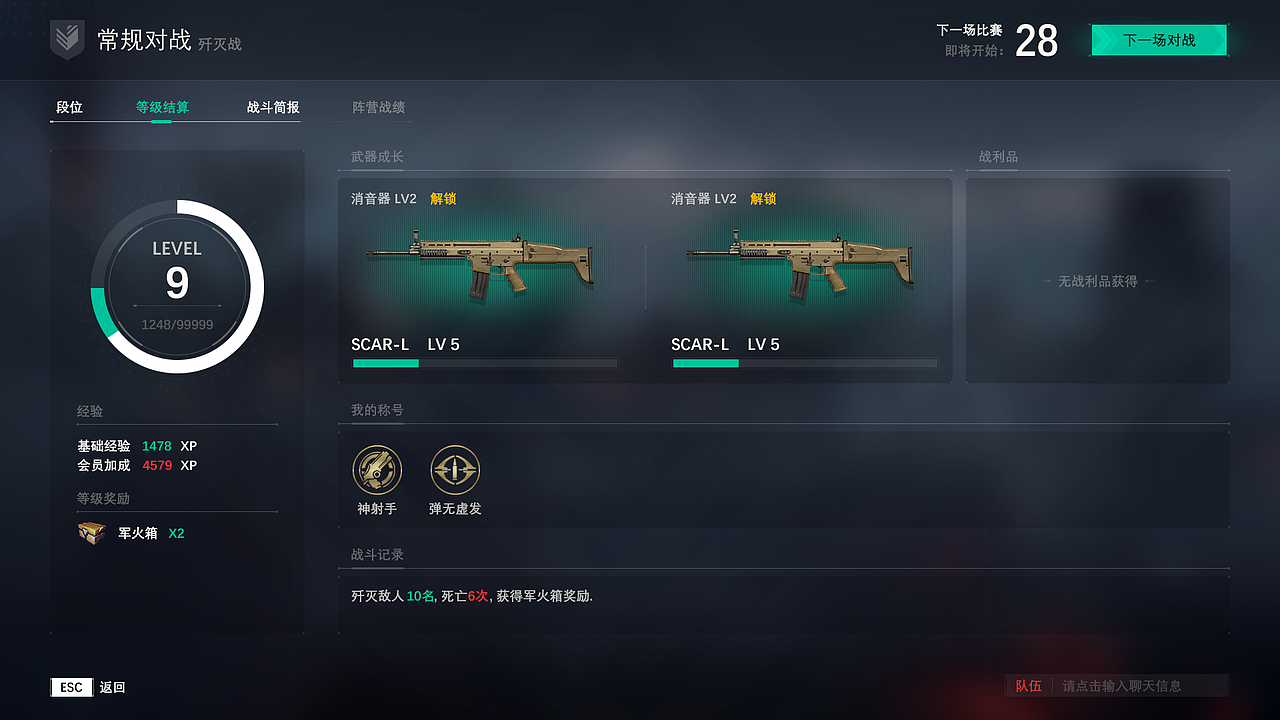Click the 无战利品获得 loot panel

1097,281
